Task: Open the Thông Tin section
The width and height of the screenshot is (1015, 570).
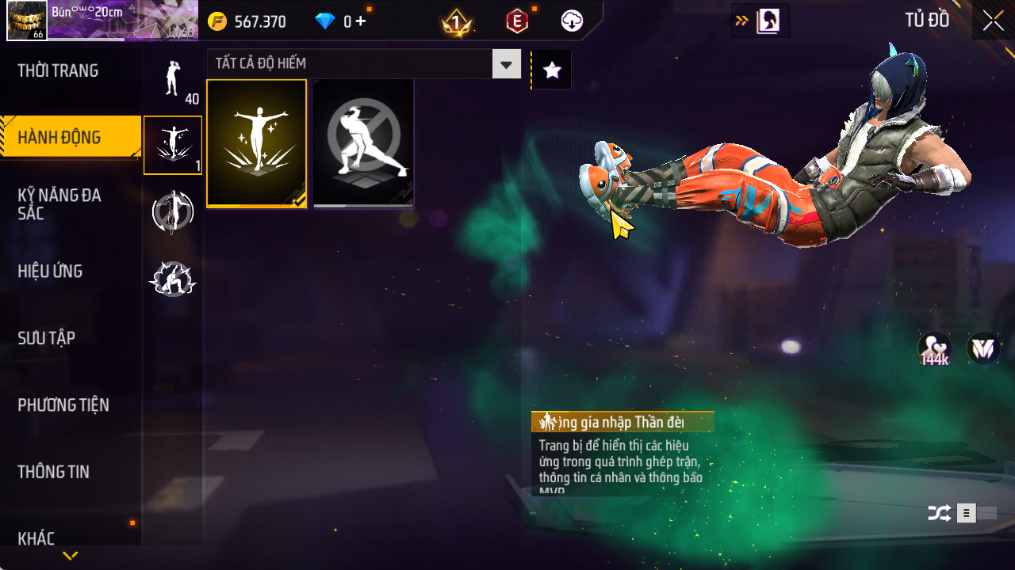Action: tap(53, 472)
